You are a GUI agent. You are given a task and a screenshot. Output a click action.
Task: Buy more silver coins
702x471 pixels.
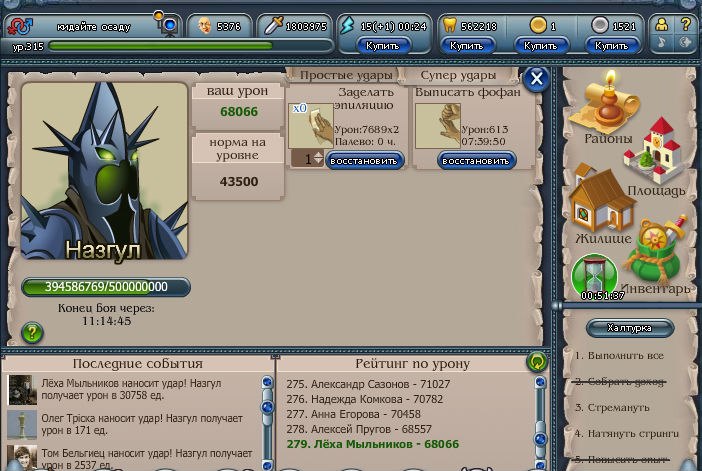point(612,45)
